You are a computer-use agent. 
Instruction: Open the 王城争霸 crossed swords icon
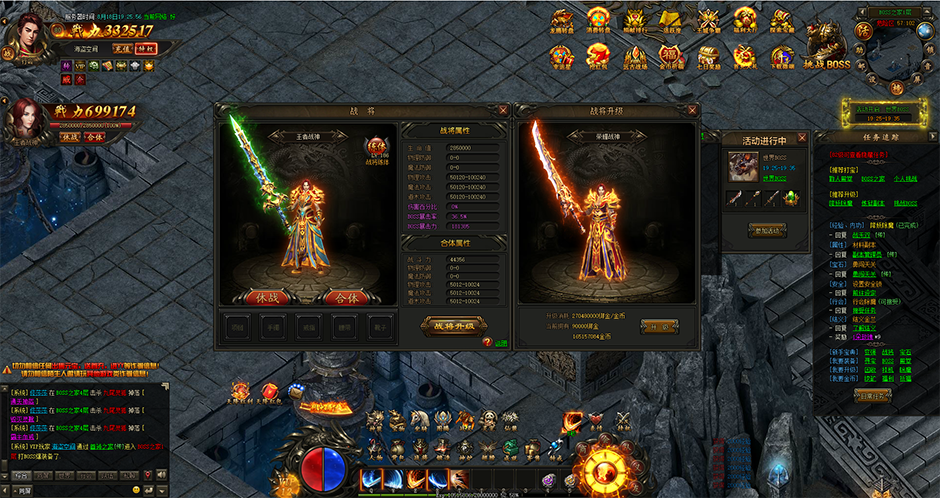pos(709,18)
